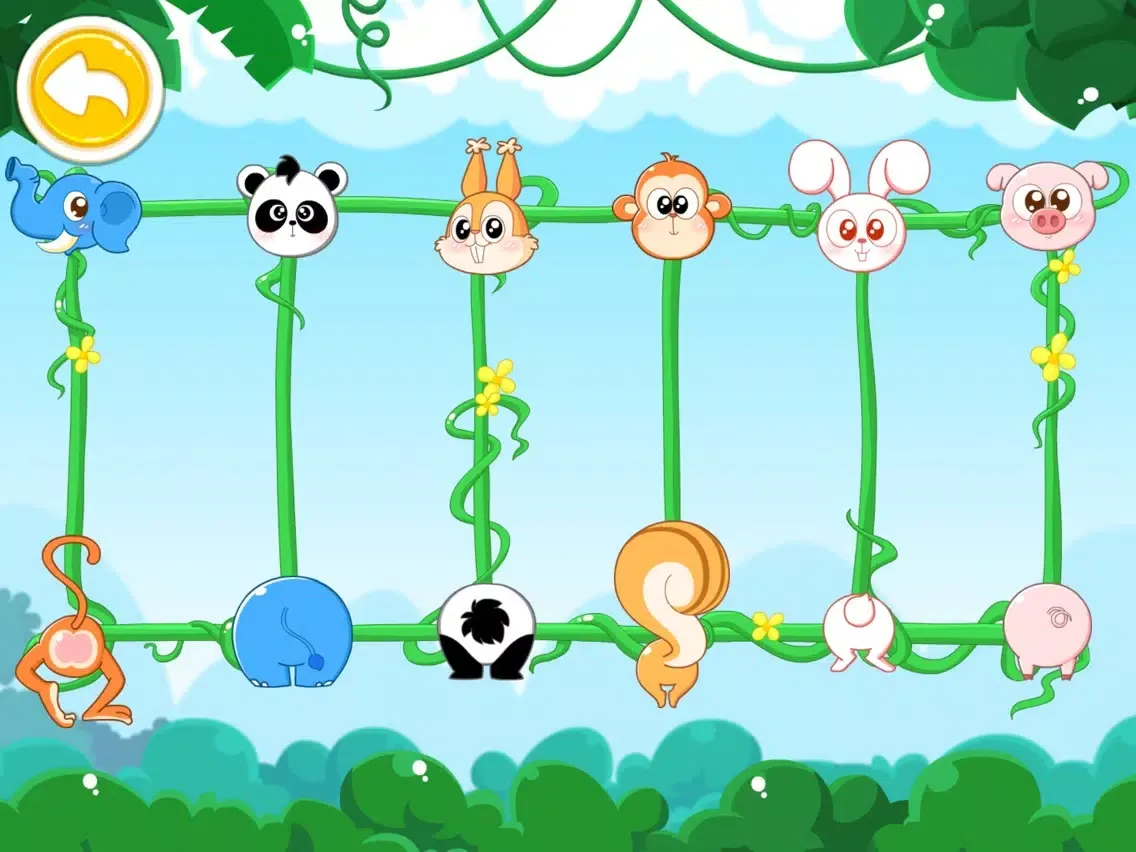This screenshot has height=852, width=1136.
Task: Tap the white rabbit backside
Action: click(860, 630)
